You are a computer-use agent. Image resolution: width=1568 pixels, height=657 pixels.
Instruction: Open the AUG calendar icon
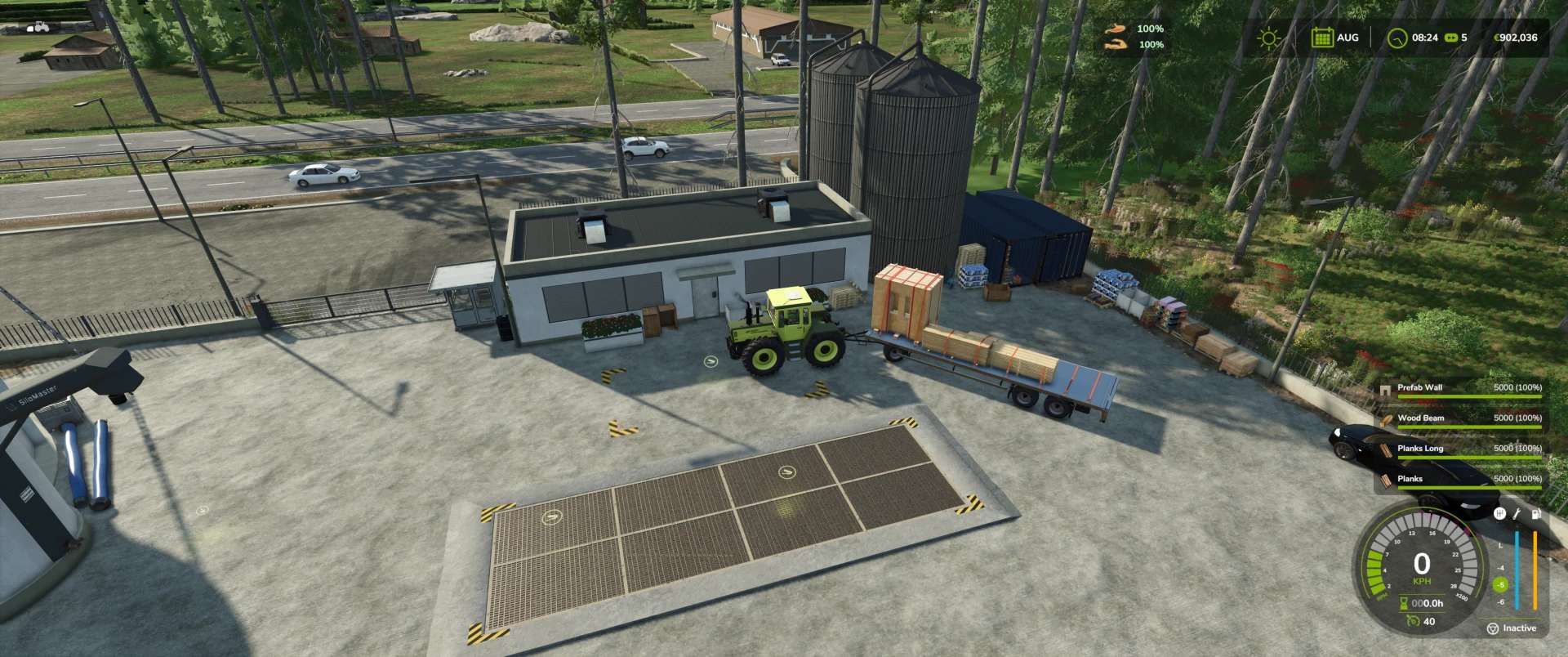[x=1321, y=38]
